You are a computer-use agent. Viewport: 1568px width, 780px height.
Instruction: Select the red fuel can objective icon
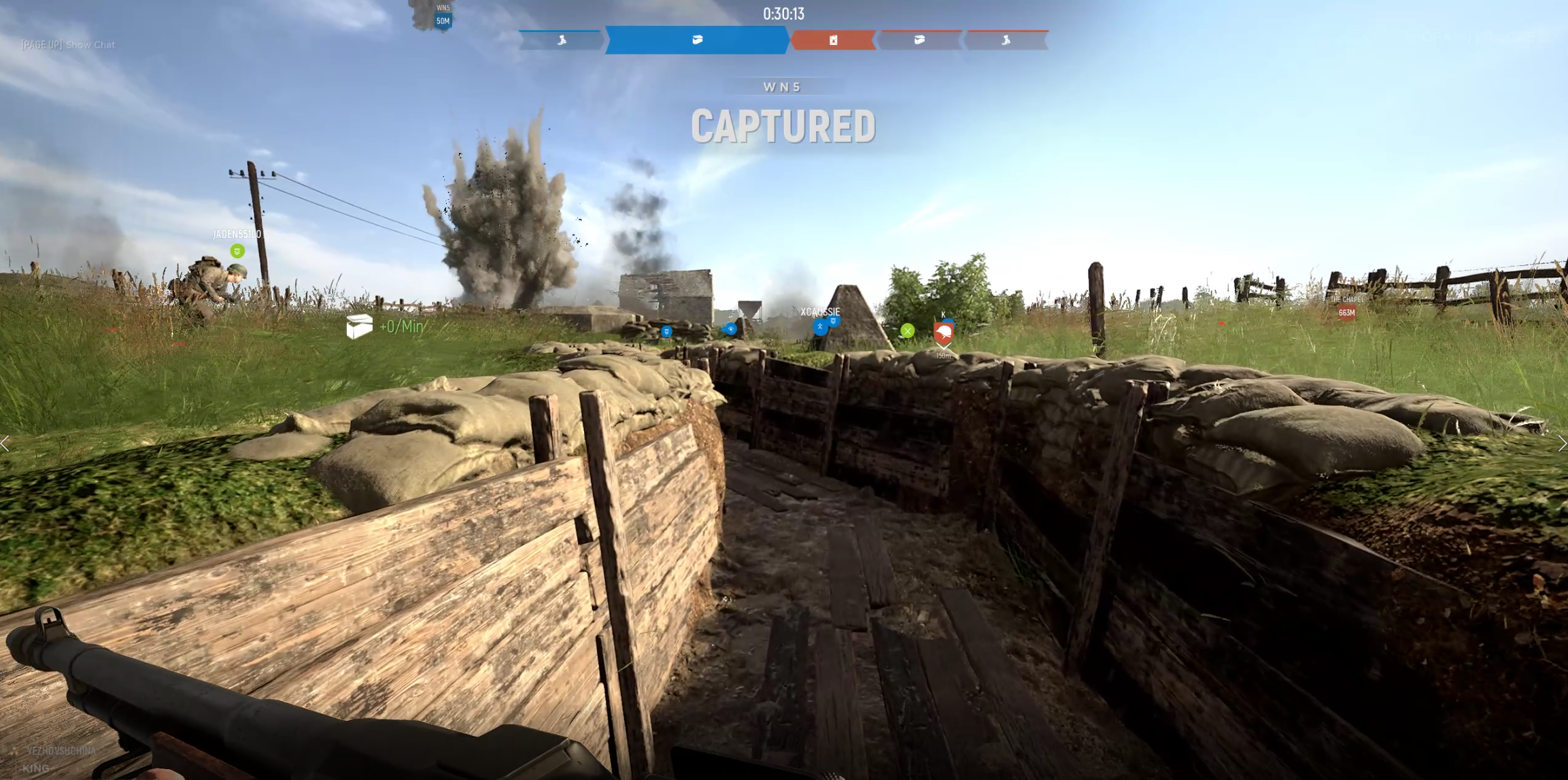[x=832, y=41]
